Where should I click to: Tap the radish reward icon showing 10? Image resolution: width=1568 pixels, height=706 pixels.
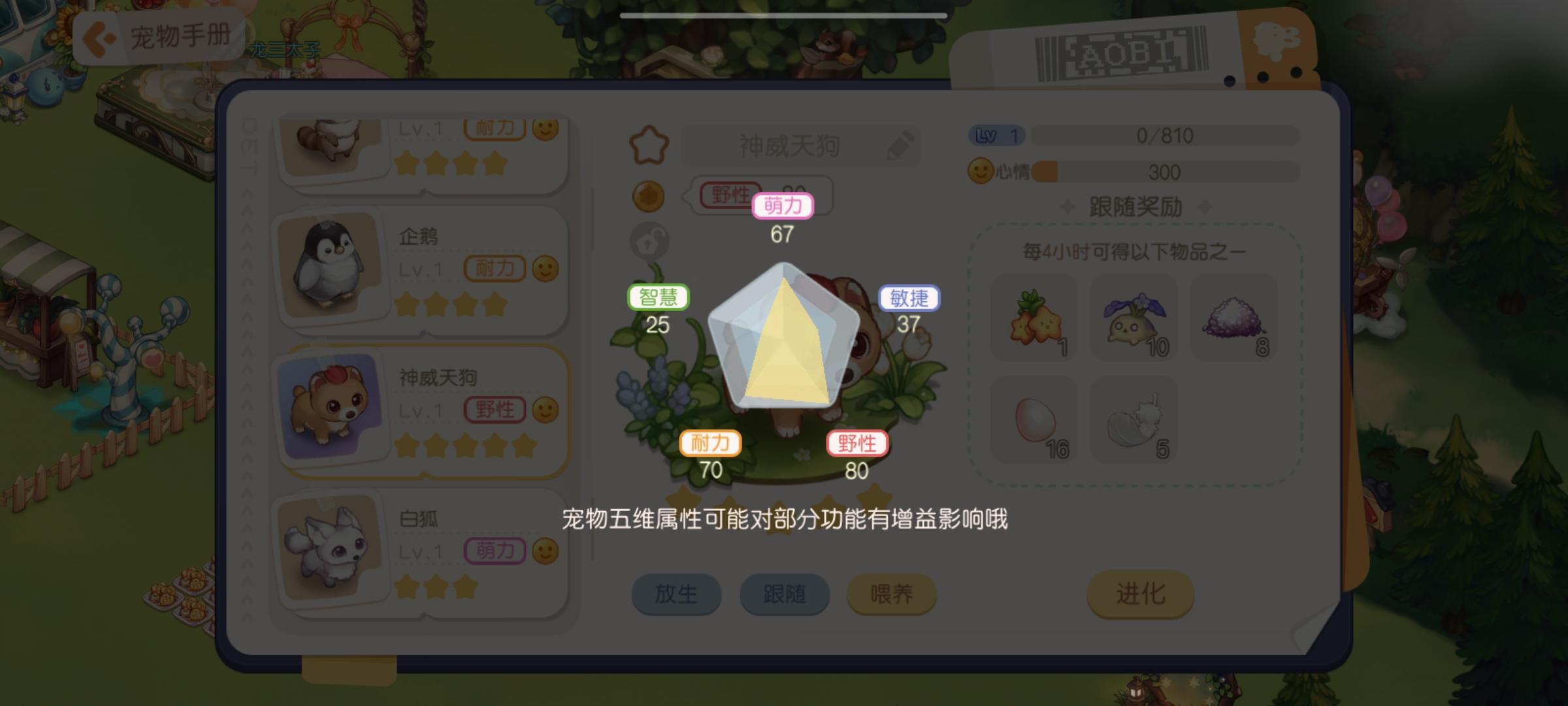[x=1135, y=317]
